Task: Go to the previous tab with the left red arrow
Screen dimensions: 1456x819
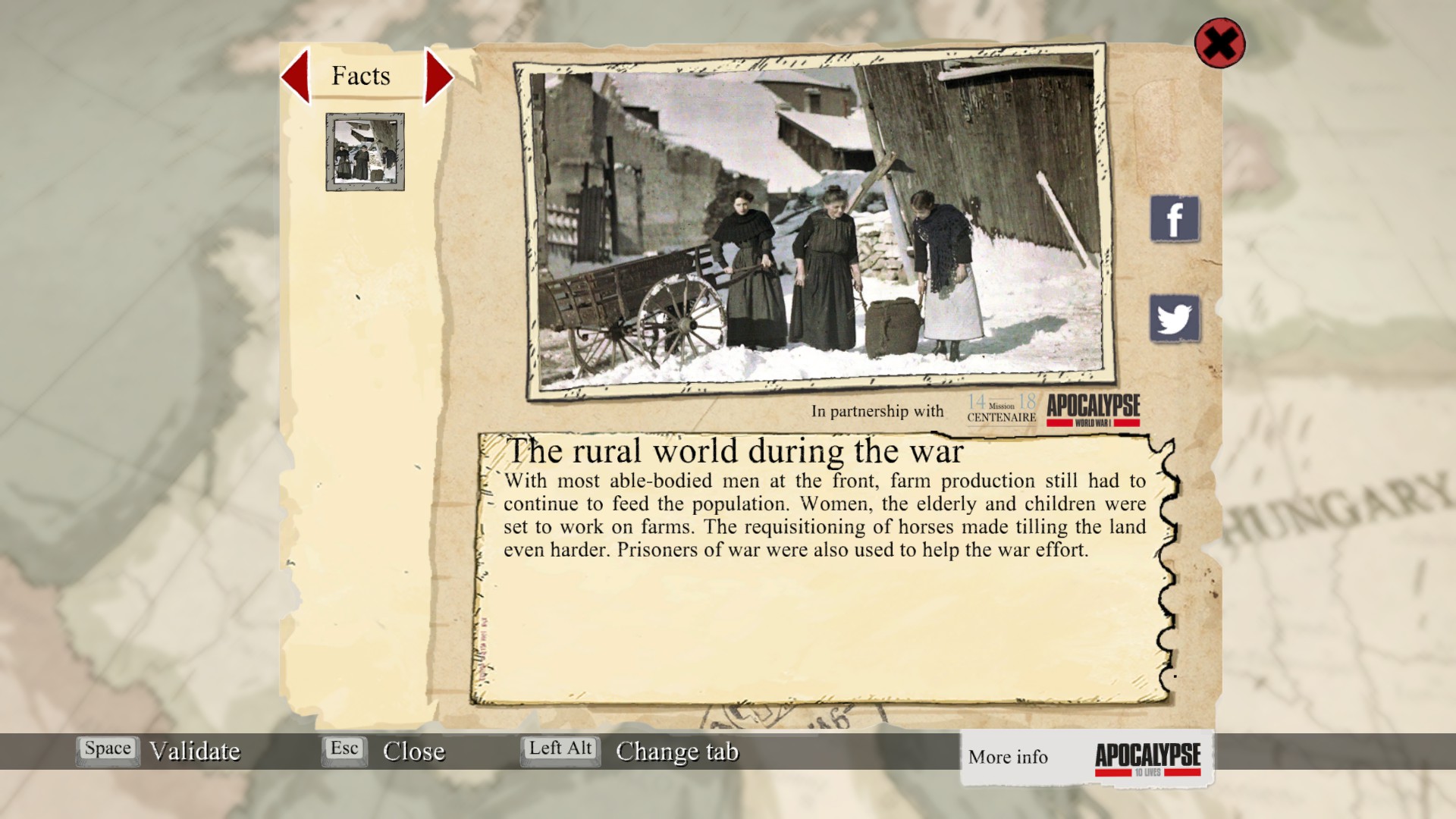Action: point(297,76)
